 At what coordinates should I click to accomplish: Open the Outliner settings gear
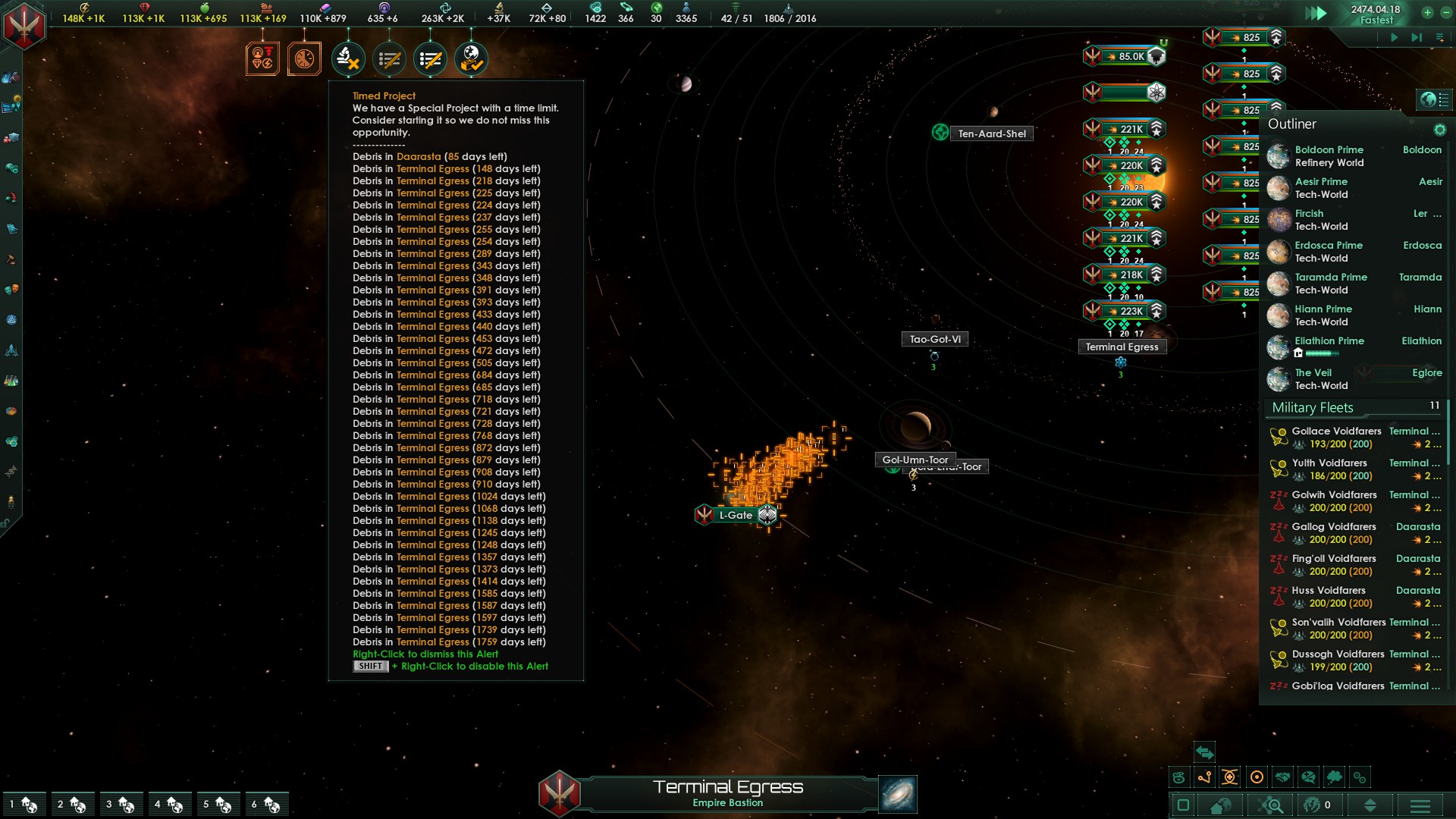(x=1439, y=130)
